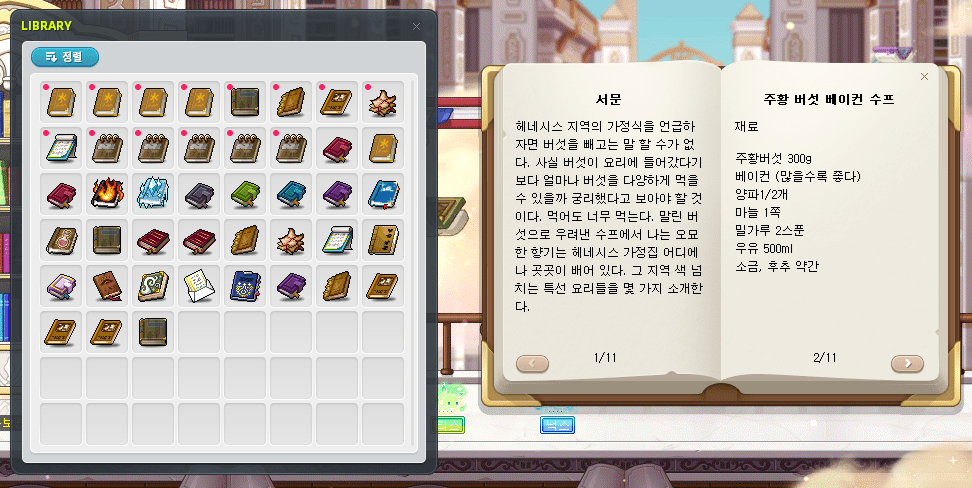Choose the blue sky-cover book
Image resolution: width=972 pixels, height=488 pixels.
click(382, 193)
